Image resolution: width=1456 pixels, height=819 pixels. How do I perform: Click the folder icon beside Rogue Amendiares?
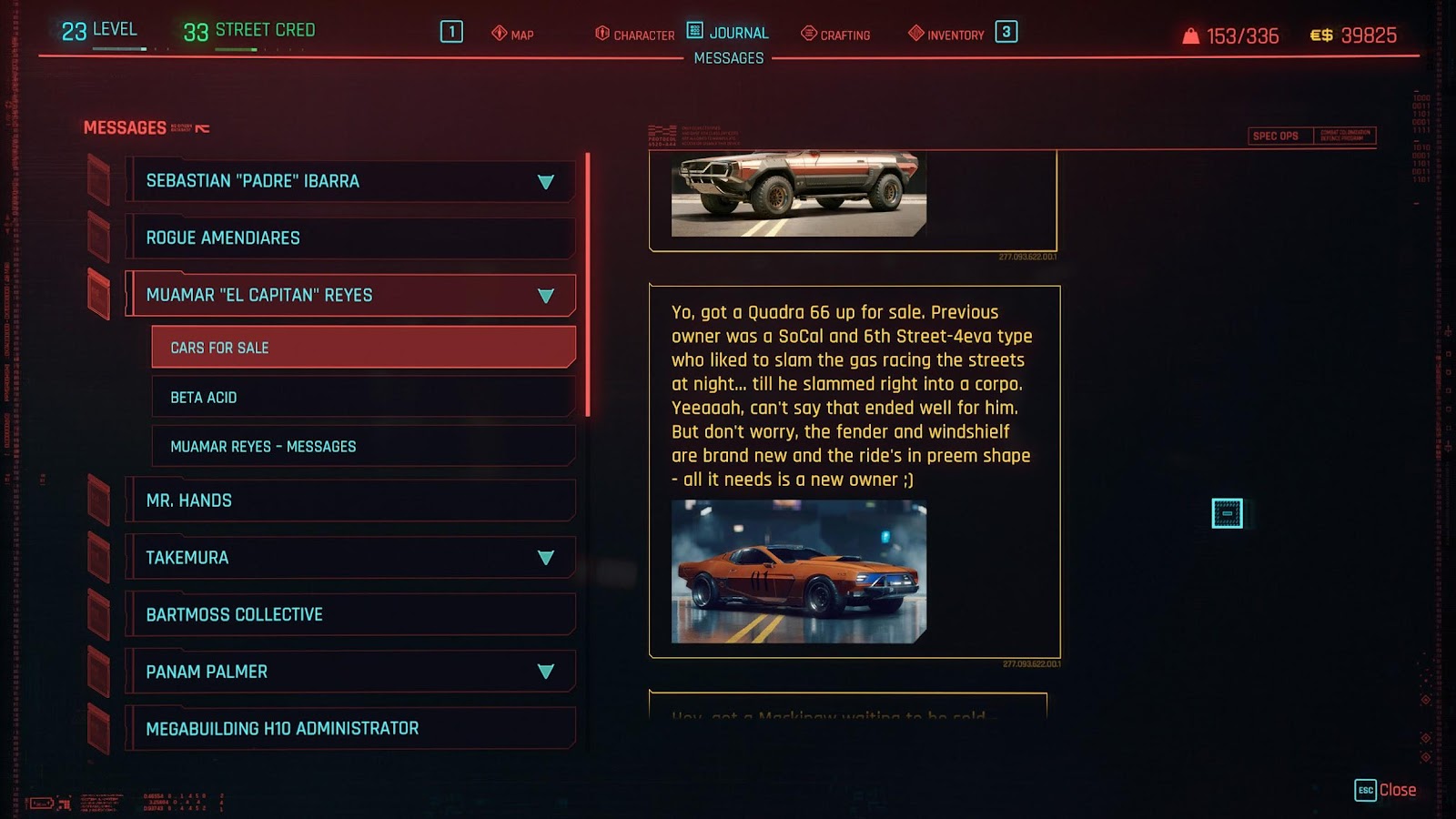click(96, 238)
